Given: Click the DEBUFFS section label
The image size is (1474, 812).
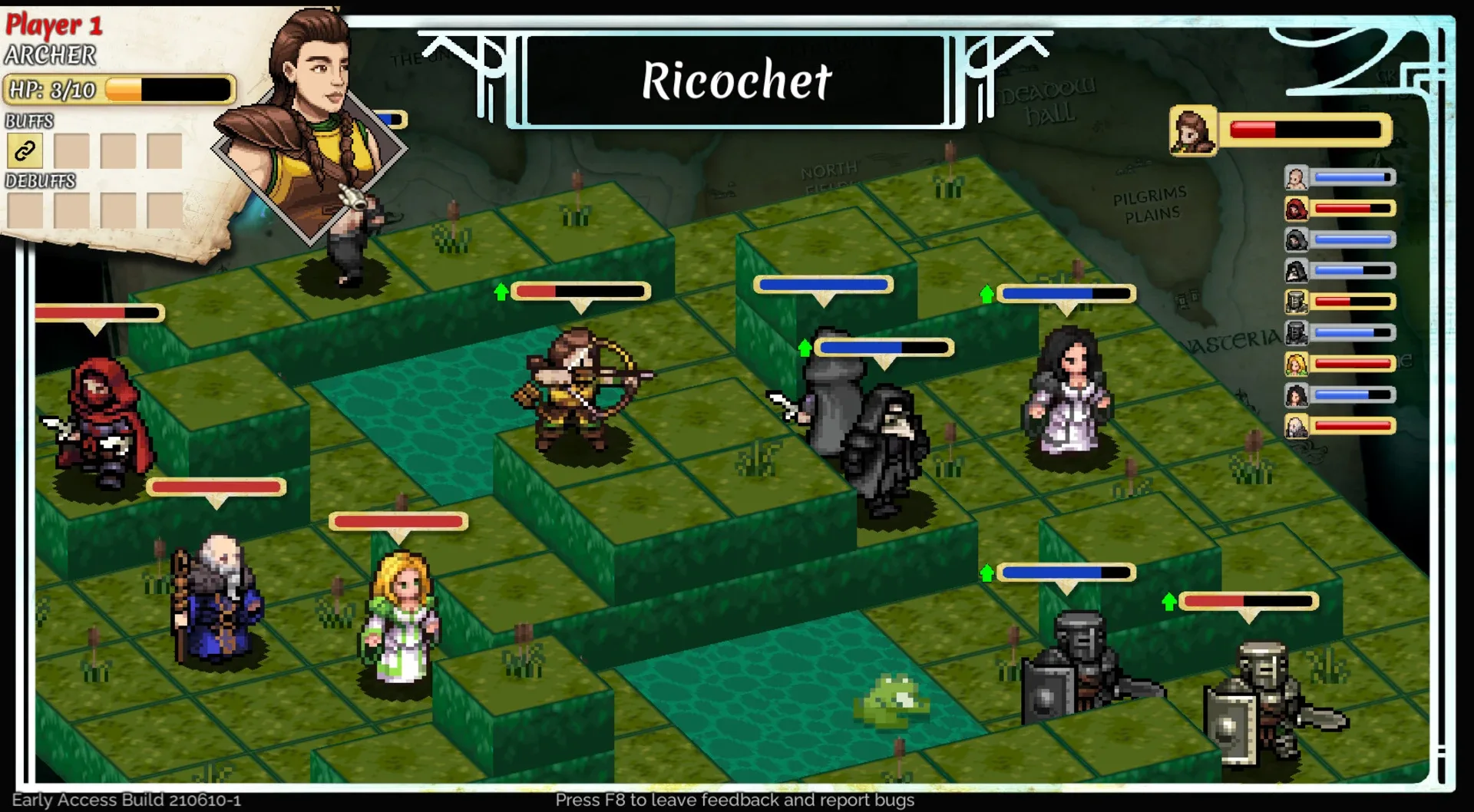Looking at the screenshot, I should pyautogui.click(x=40, y=182).
